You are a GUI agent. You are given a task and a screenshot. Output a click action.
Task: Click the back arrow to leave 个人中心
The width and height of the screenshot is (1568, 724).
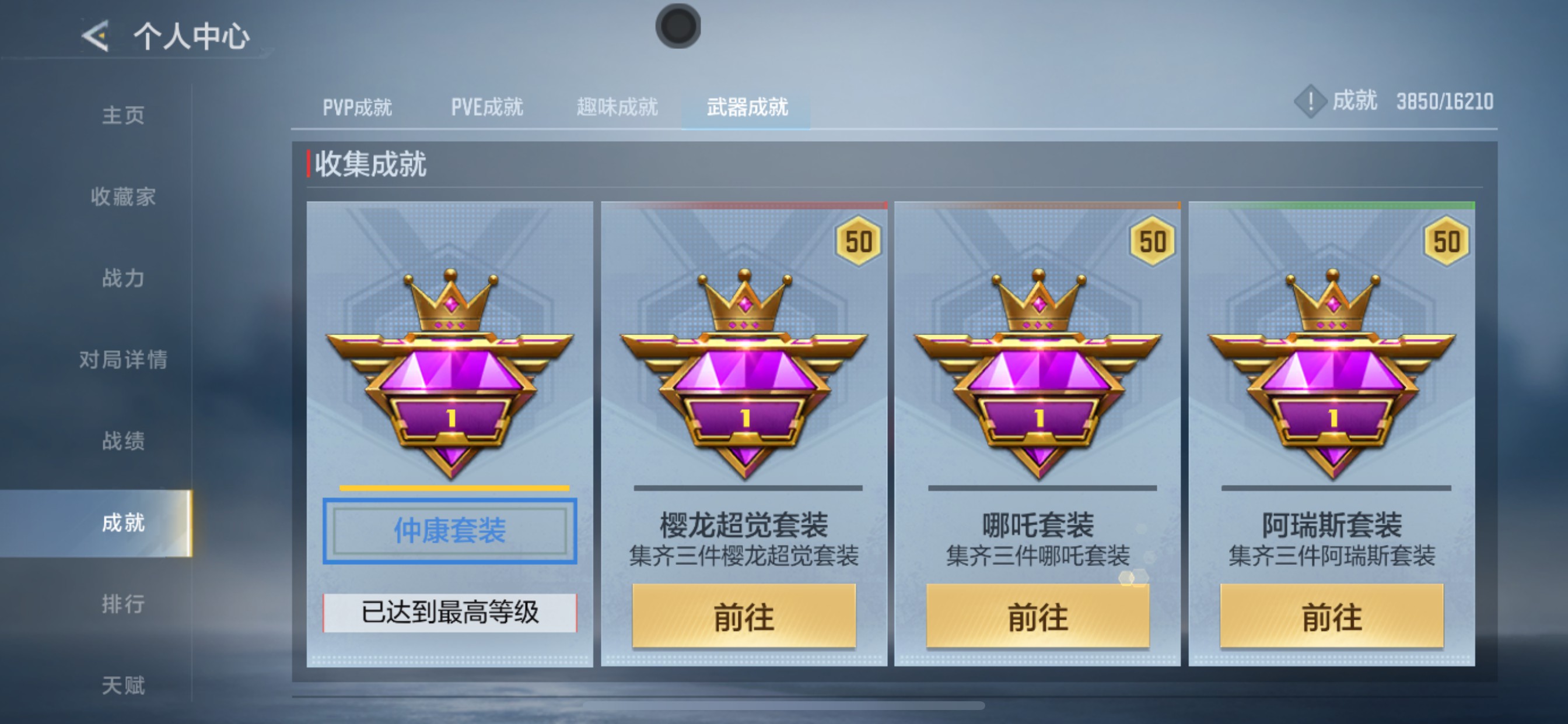(94, 37)
